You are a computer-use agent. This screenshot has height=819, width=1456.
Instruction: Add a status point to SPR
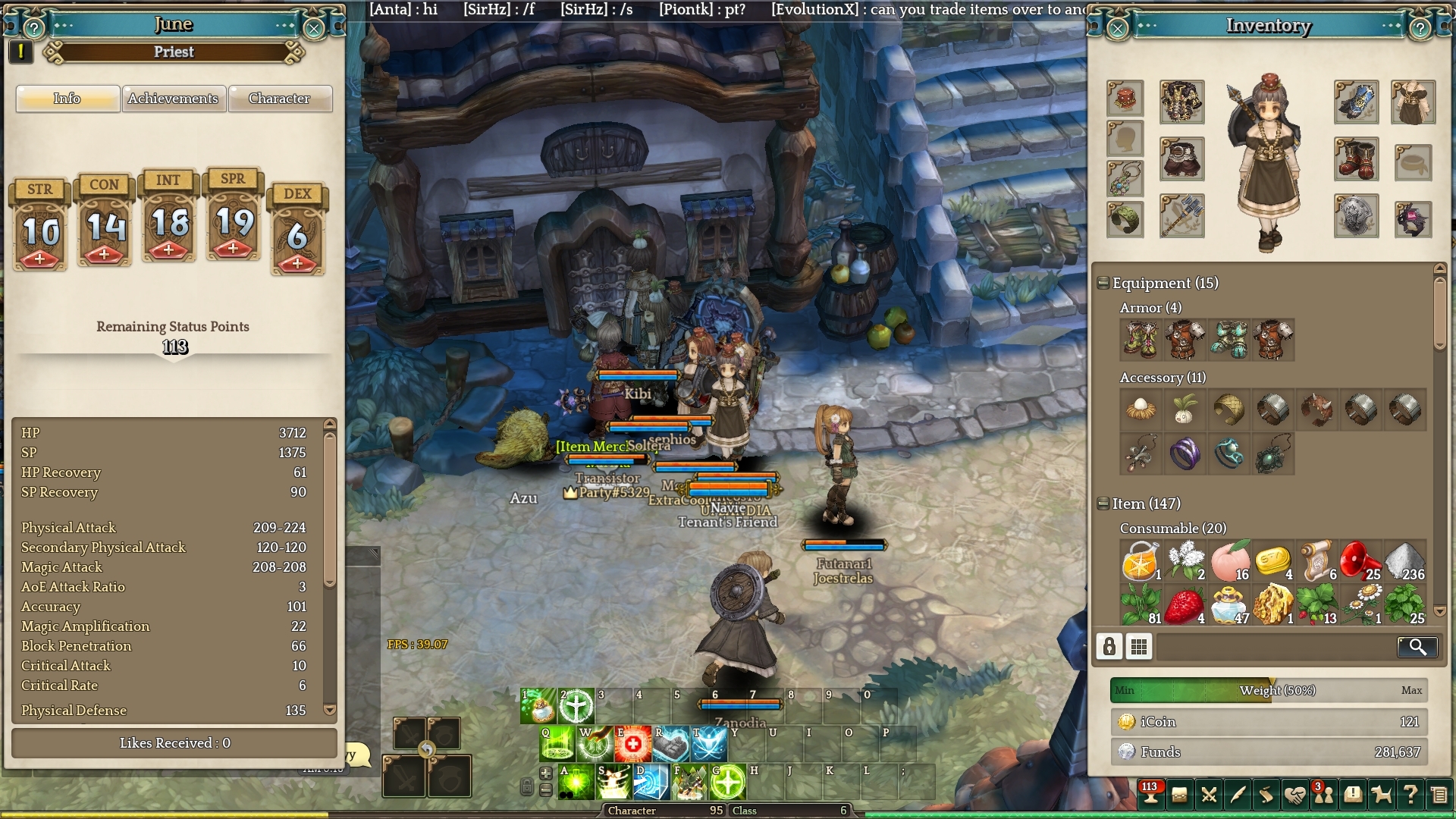[233, 248]
